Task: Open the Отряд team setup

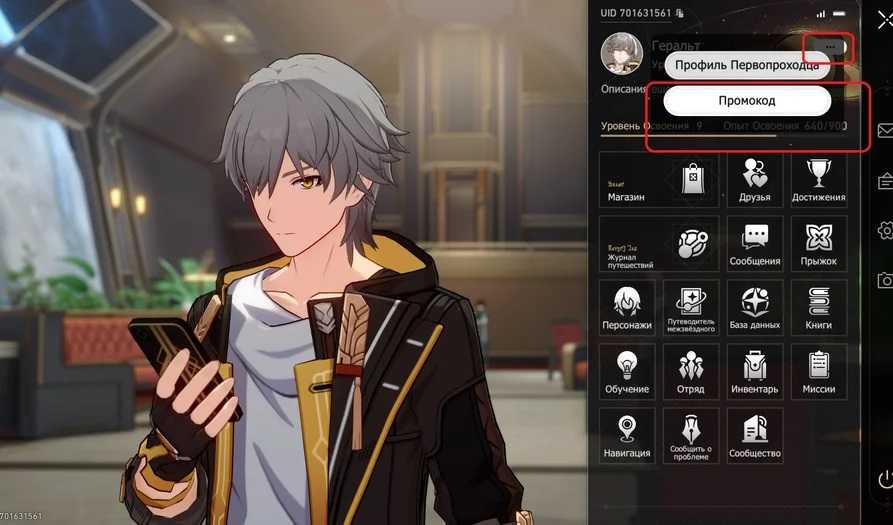Action: click(691, 372)
